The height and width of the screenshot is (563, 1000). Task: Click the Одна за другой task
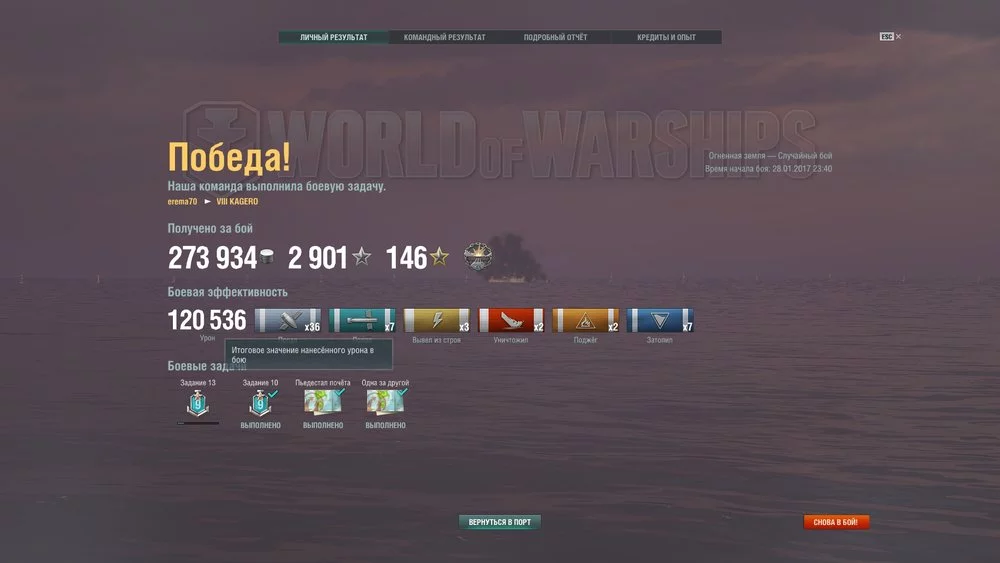pyautogui.click(x=385, y=403)
